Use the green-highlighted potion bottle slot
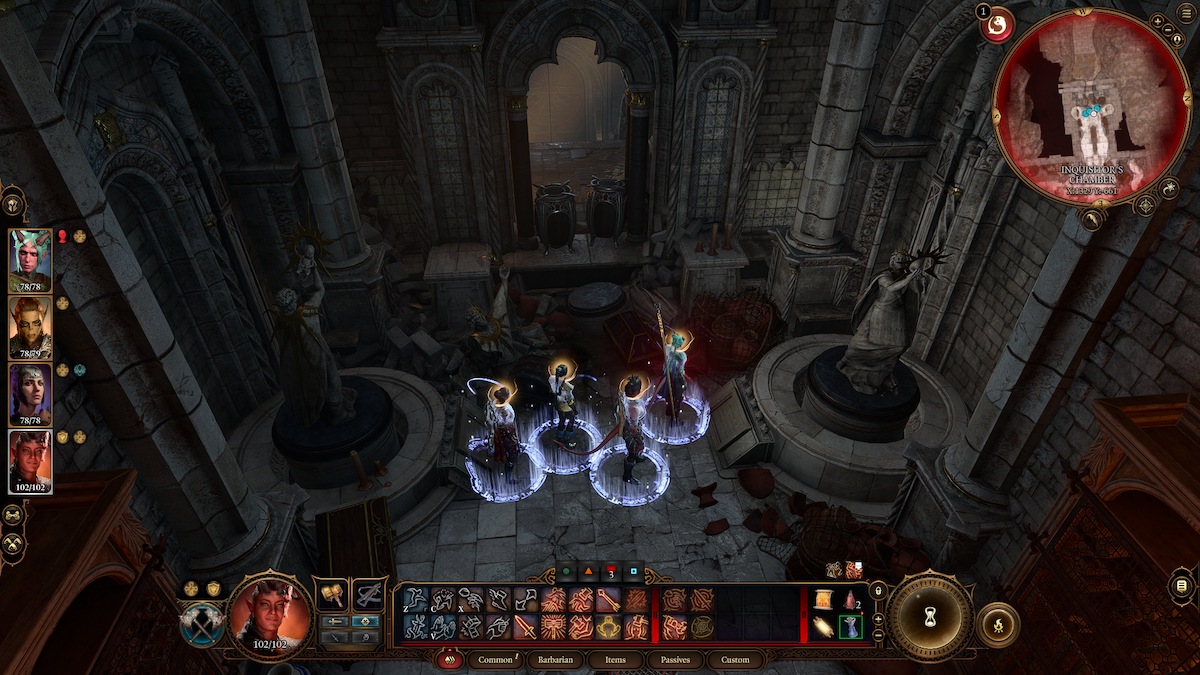Image resolution: width=1200 pixels, height=675 pixels. pos(850,627)
